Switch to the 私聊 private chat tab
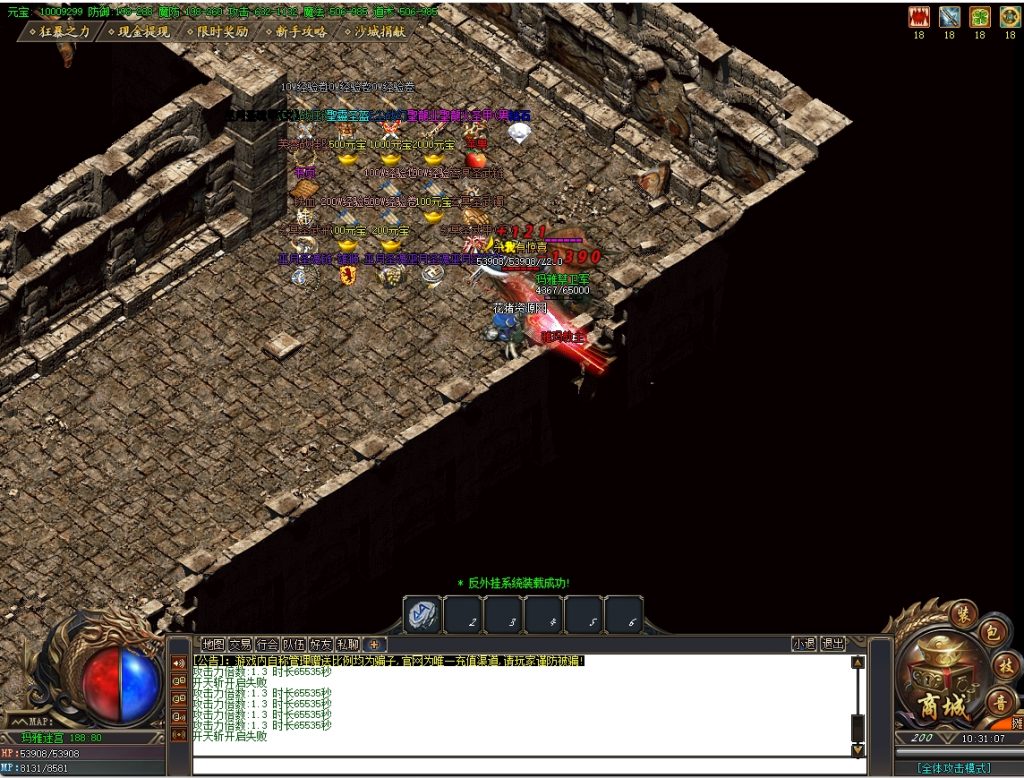The image size is (1024, 778). (348, 644)
